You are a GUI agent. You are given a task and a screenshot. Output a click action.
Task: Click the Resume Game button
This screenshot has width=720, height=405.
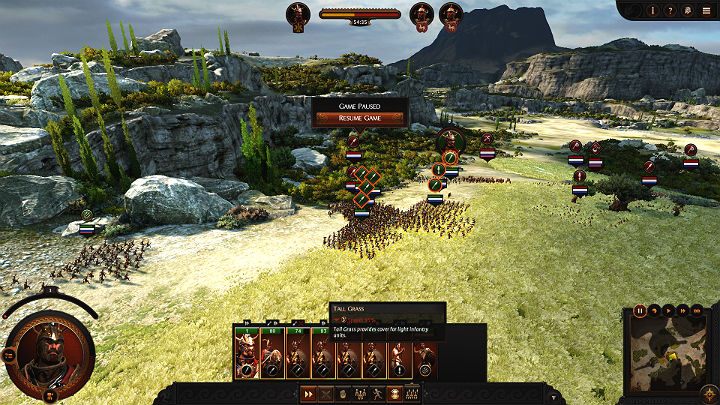(359, 118)
